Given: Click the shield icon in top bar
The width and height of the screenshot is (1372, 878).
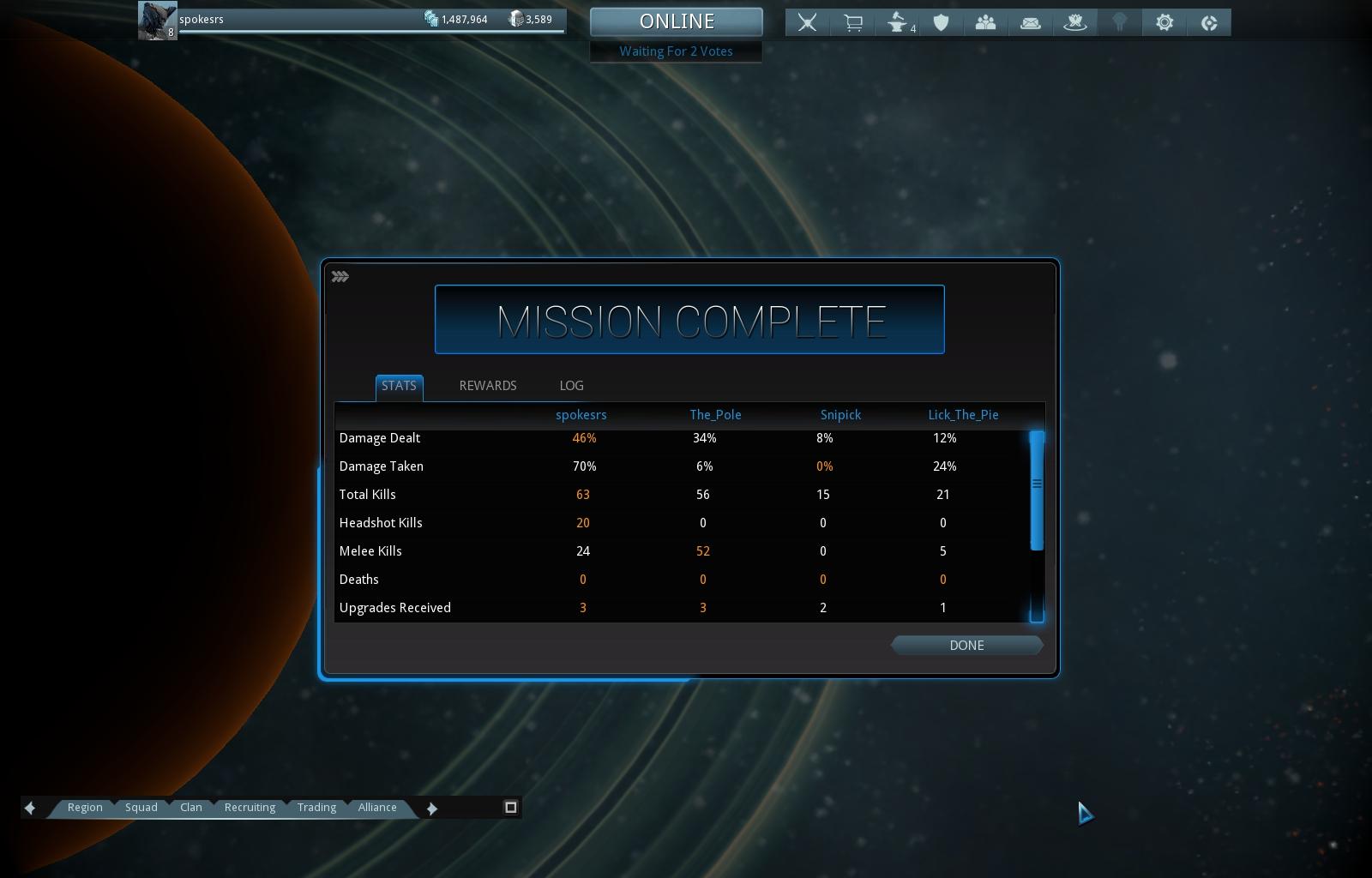Looking at the screenshot, I should click(942, 22).
